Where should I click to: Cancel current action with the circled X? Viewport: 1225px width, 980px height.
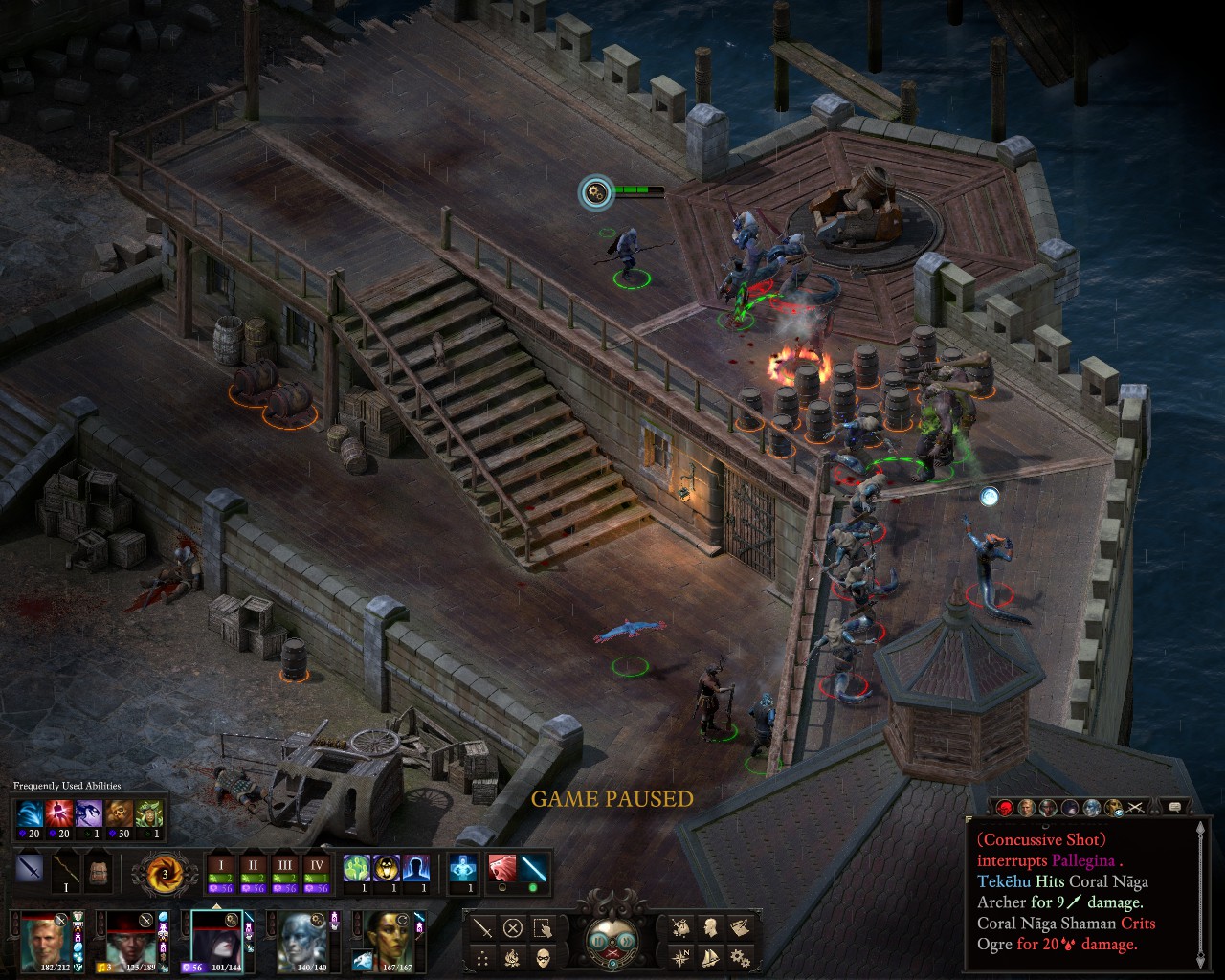click(513, 927)
